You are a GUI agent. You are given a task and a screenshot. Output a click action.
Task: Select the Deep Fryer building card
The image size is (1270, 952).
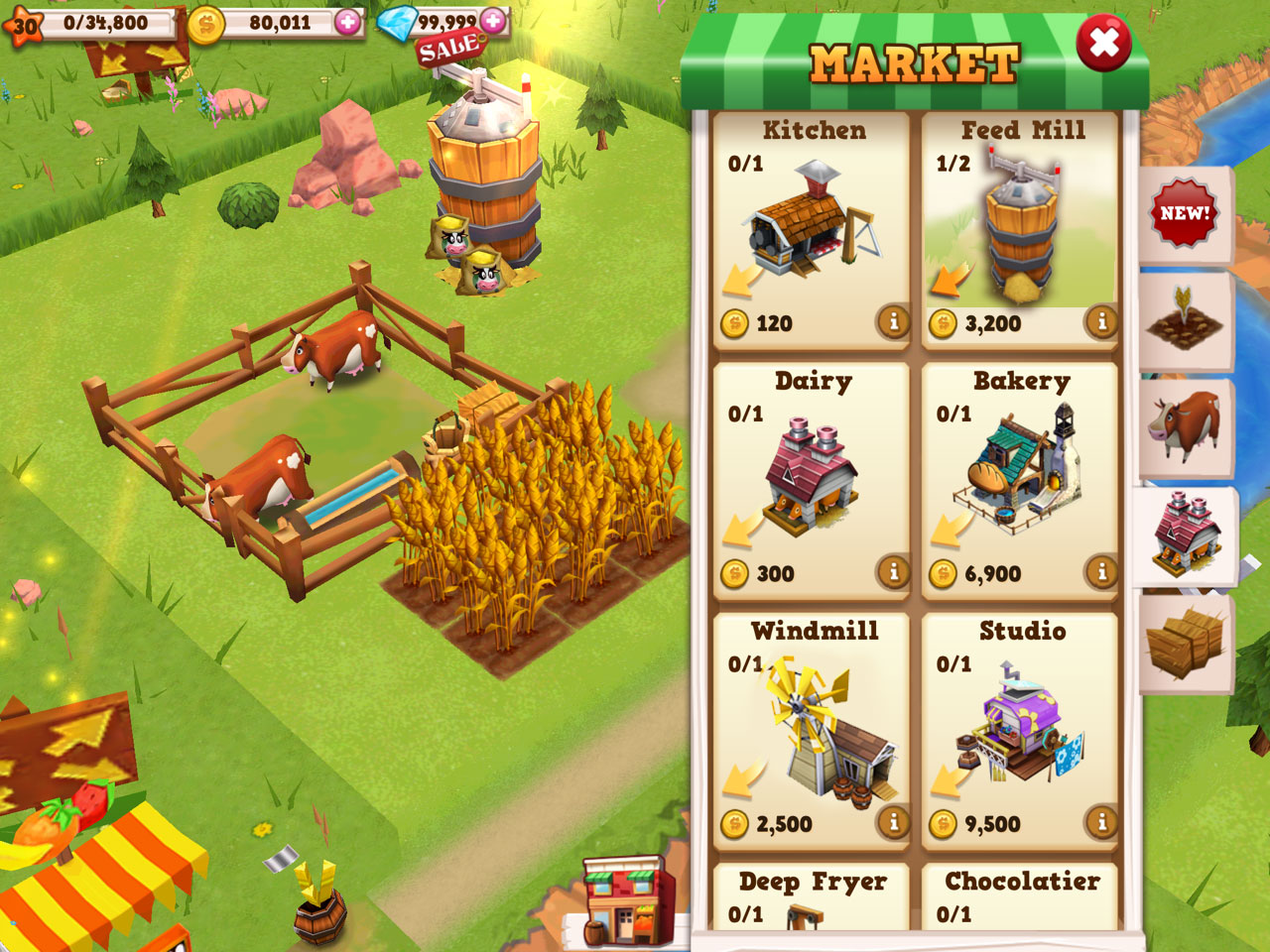click(812, 897)
